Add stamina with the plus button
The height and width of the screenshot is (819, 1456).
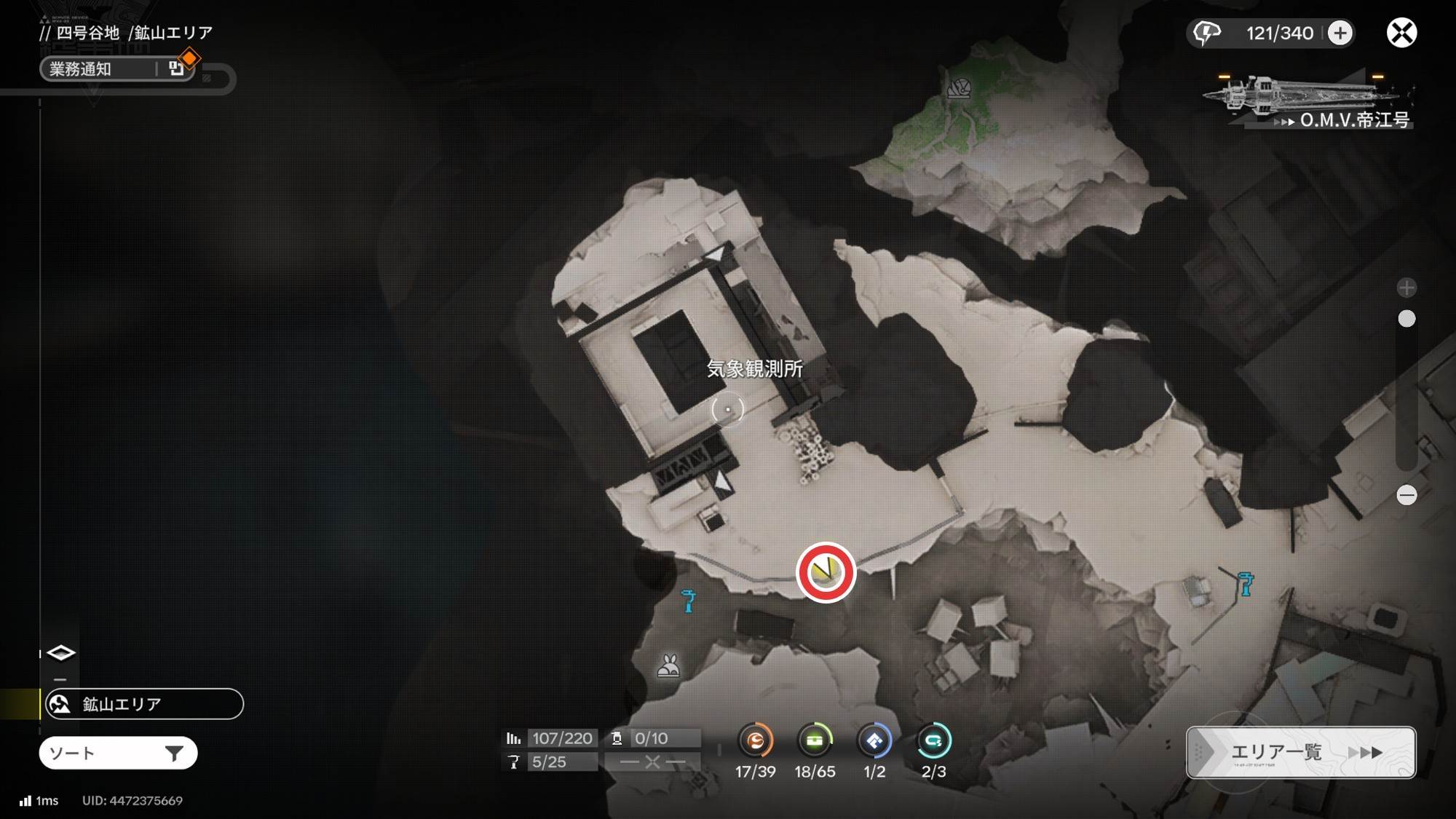click(1340, 33)
